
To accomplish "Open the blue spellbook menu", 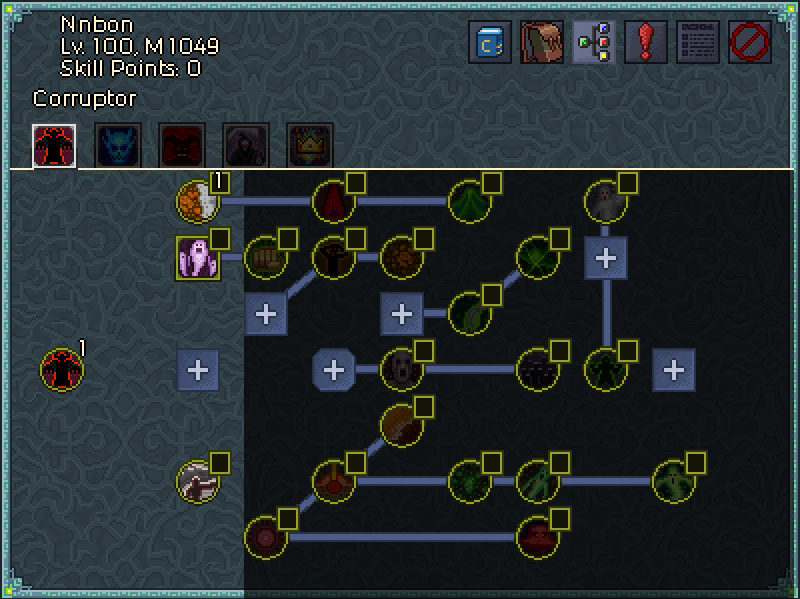I will point(490,43).
